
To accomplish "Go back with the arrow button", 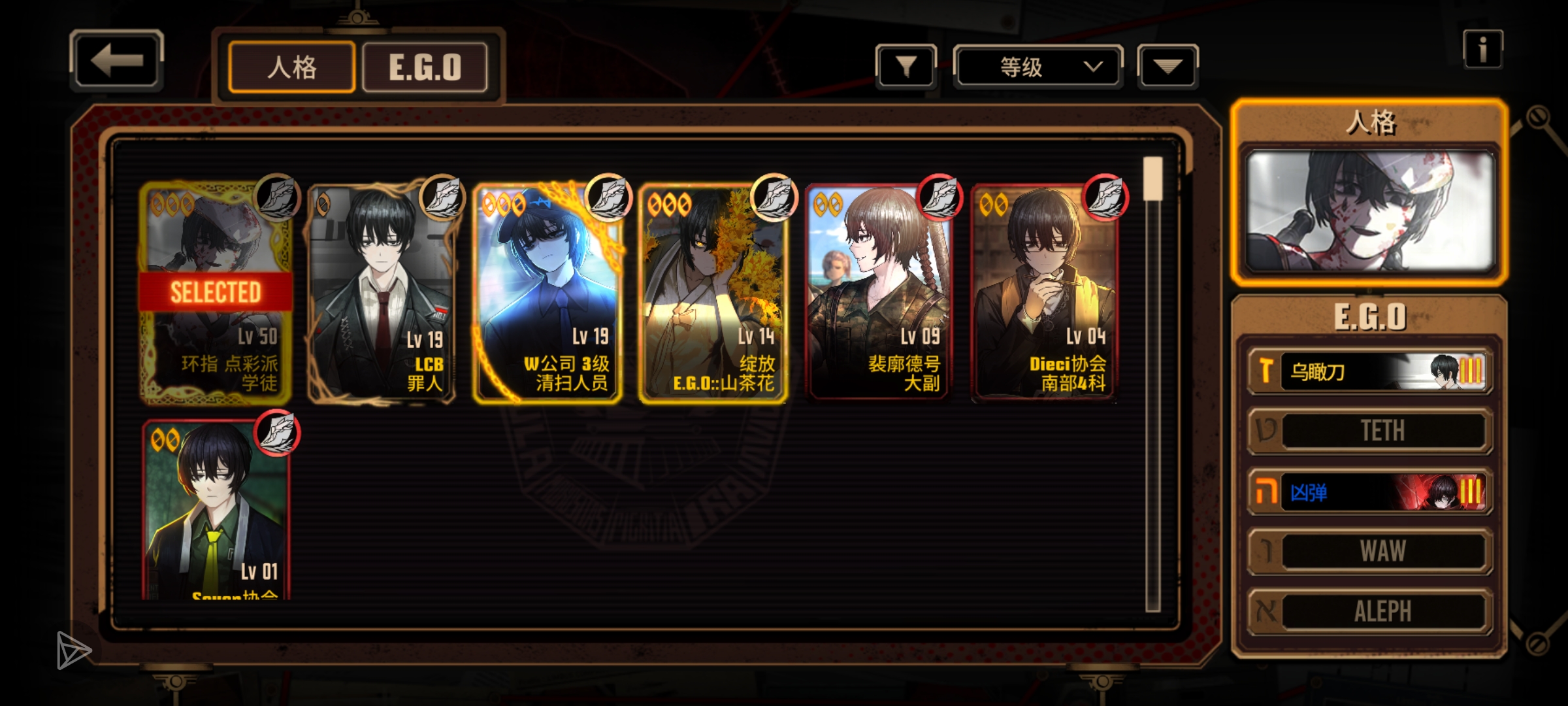I will pyautogui.click(x=116, y=60).
